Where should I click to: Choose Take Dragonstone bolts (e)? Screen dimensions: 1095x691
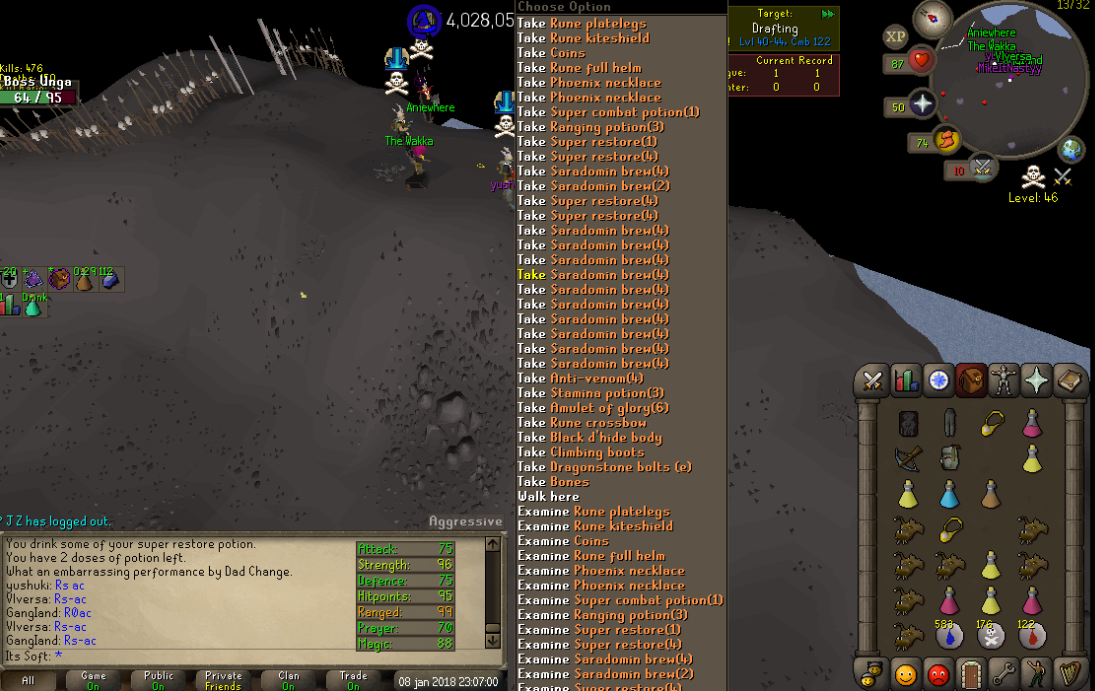[x=604, y=467]
